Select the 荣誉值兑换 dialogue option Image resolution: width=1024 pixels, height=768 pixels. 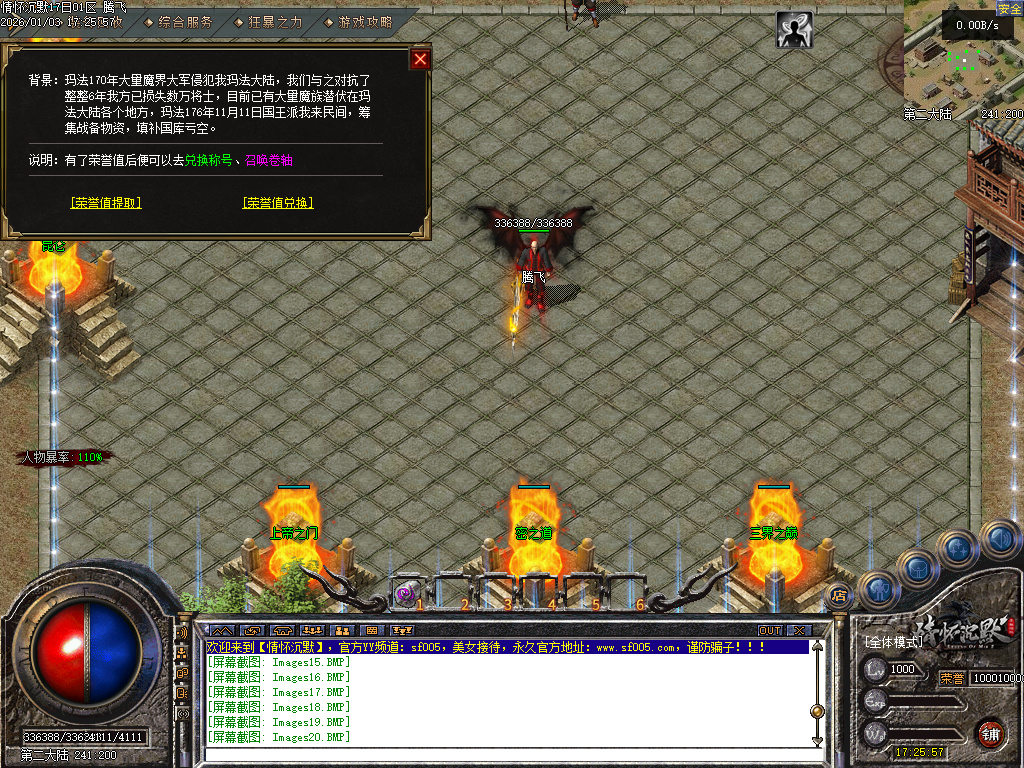[277, 203]
